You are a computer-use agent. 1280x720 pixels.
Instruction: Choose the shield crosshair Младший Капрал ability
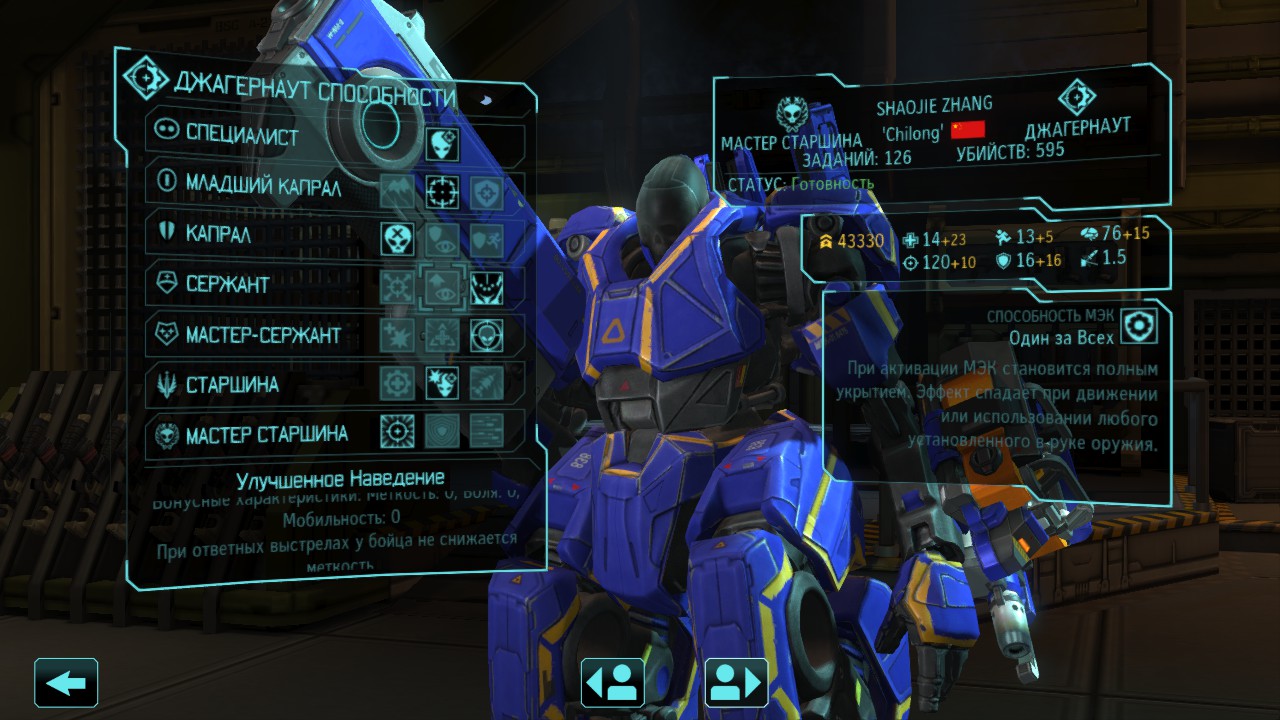(487, 191)
